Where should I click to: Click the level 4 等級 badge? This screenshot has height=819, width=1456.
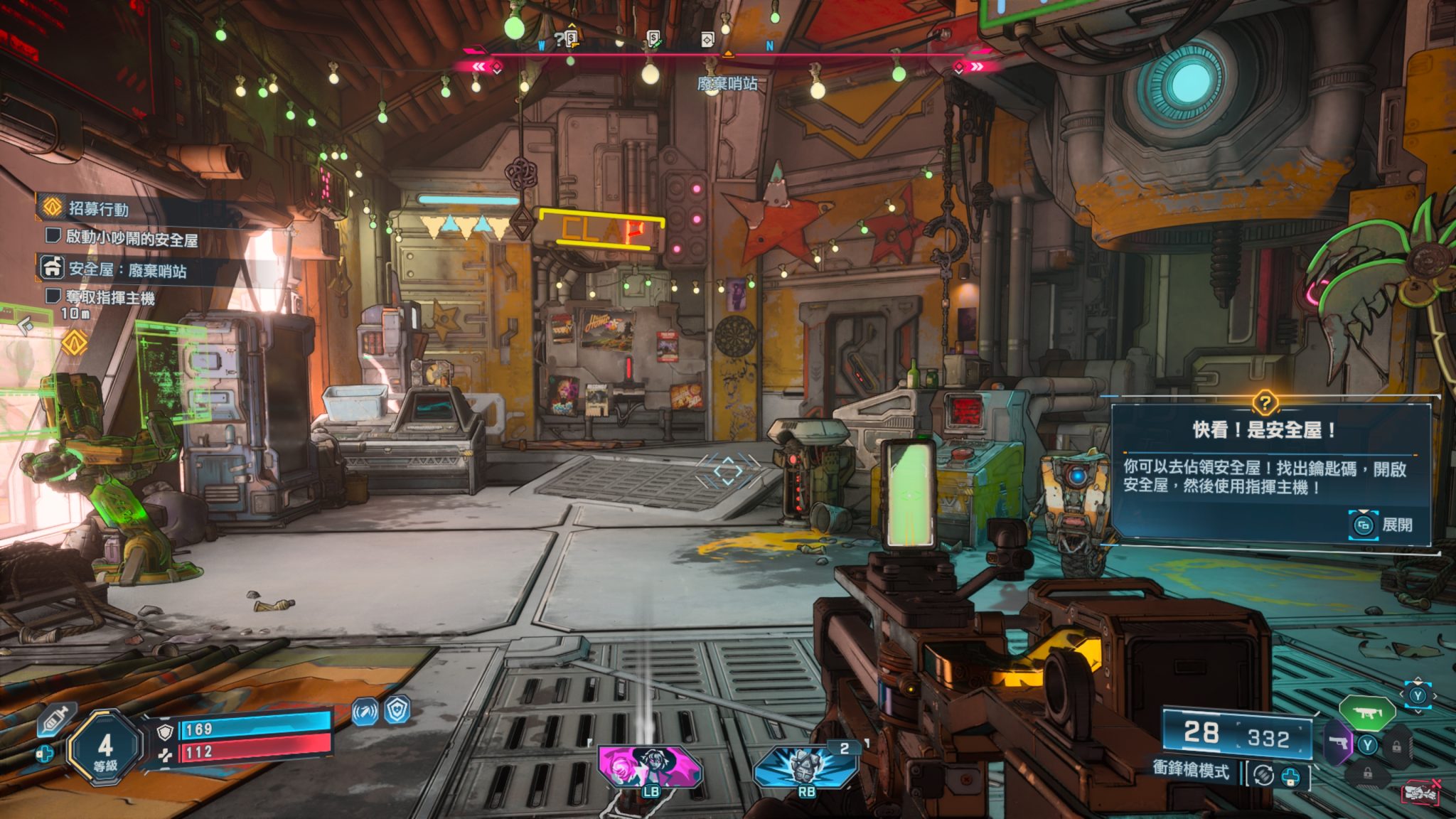[x=105, y=748]
